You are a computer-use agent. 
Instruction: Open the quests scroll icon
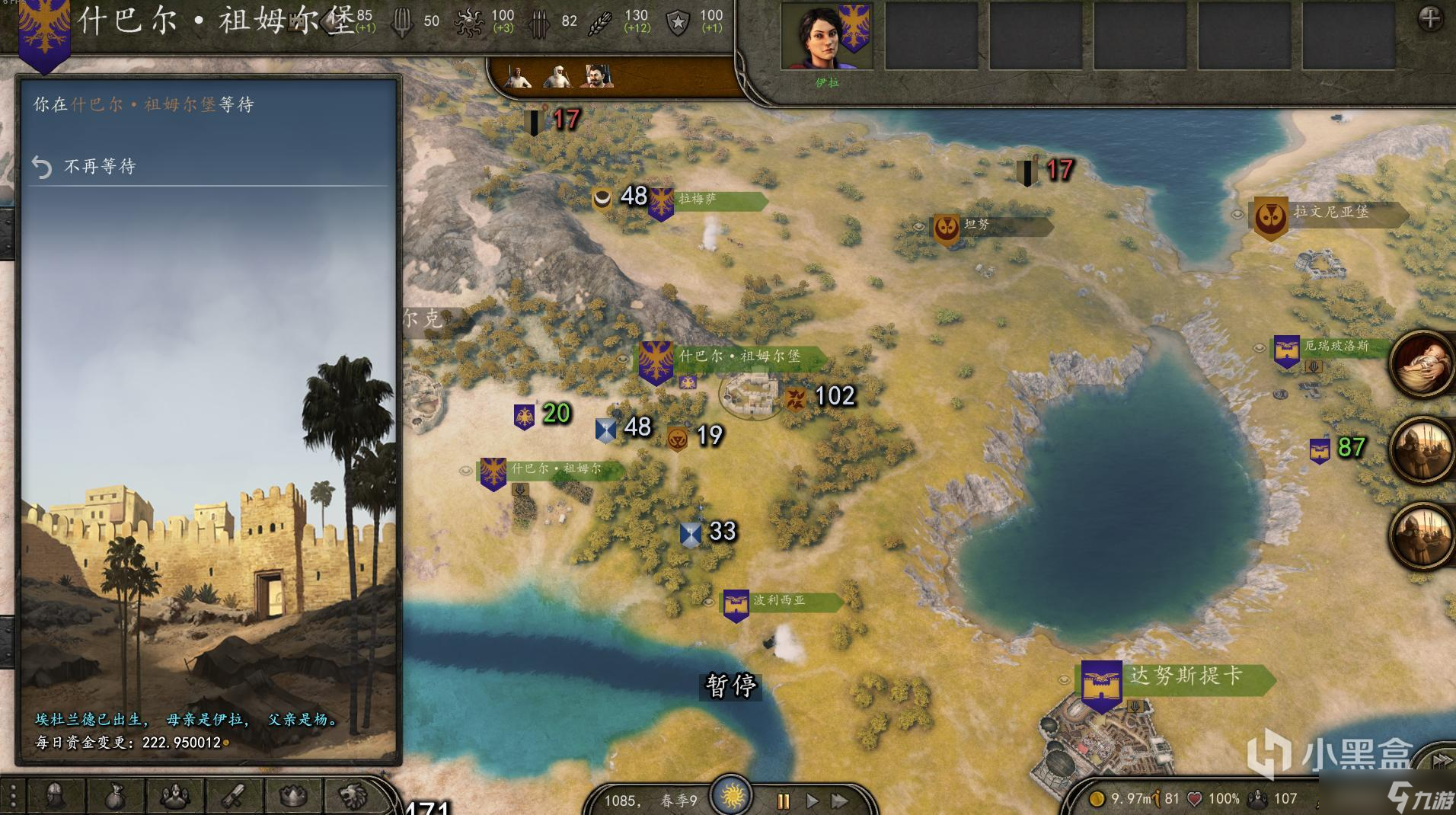pyautogui.click(x=233, y=797)
